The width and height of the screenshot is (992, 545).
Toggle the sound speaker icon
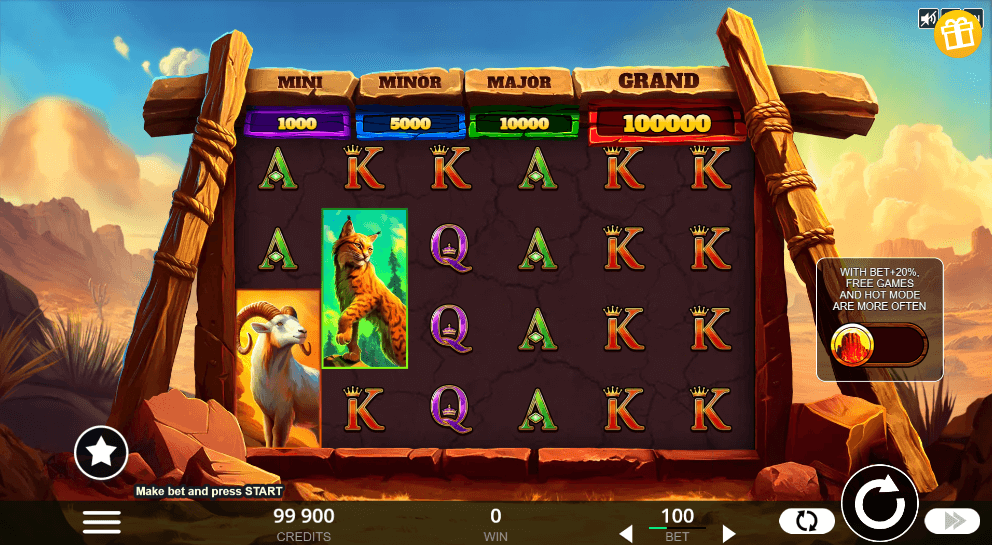pos(928,18)
